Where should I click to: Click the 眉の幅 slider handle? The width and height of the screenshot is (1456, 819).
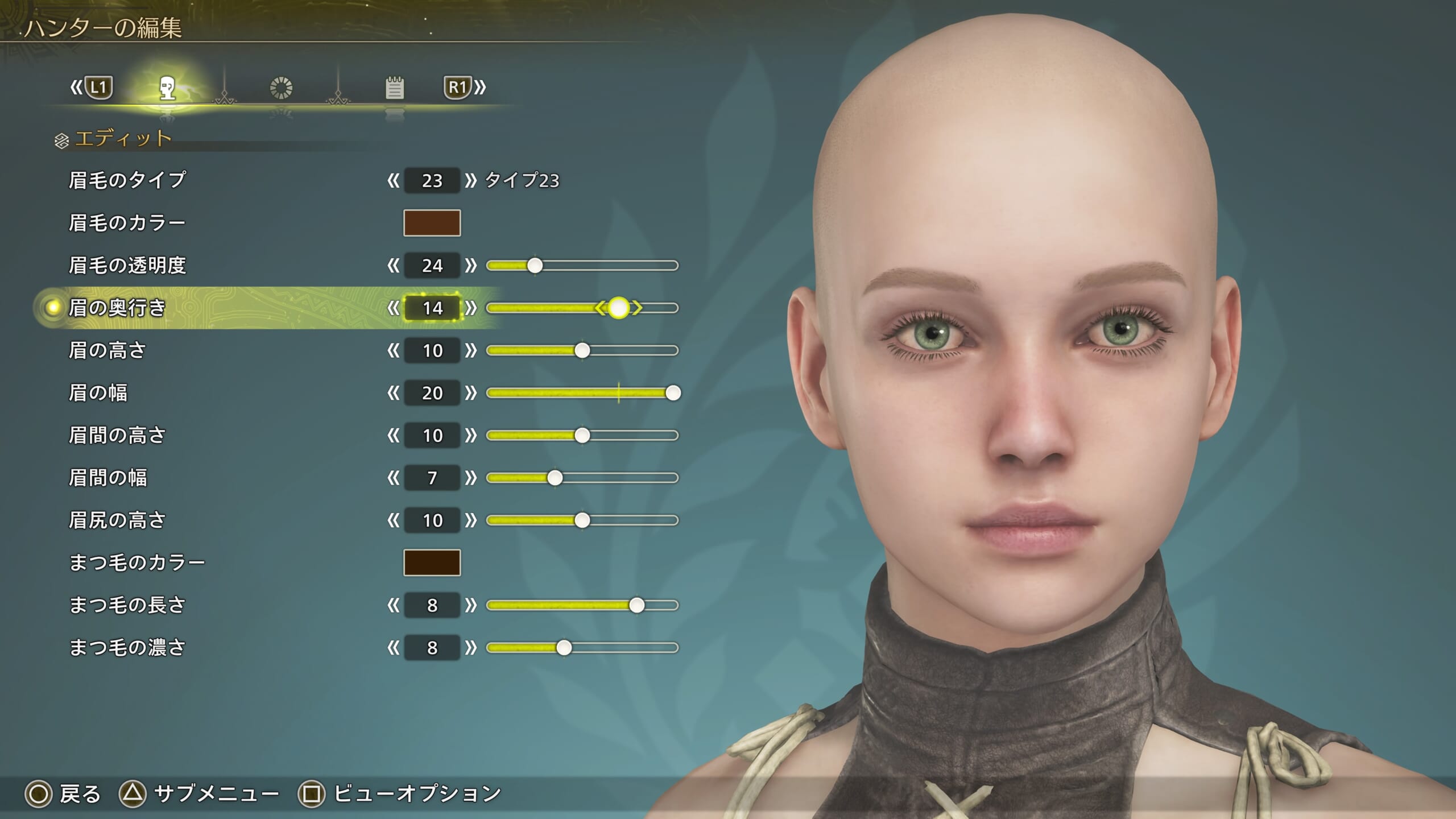(x=673, y=393)
